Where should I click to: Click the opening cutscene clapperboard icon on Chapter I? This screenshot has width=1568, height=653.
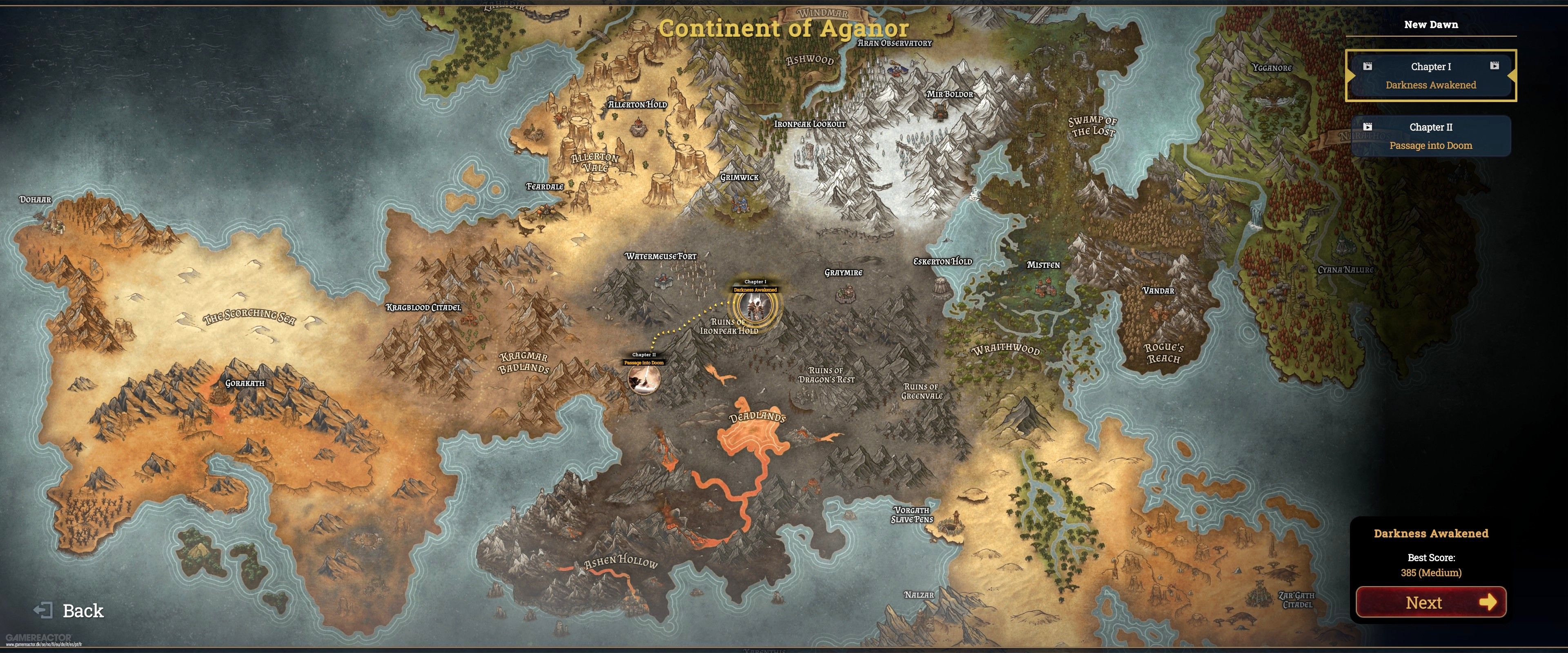[x=1368, y=67]
